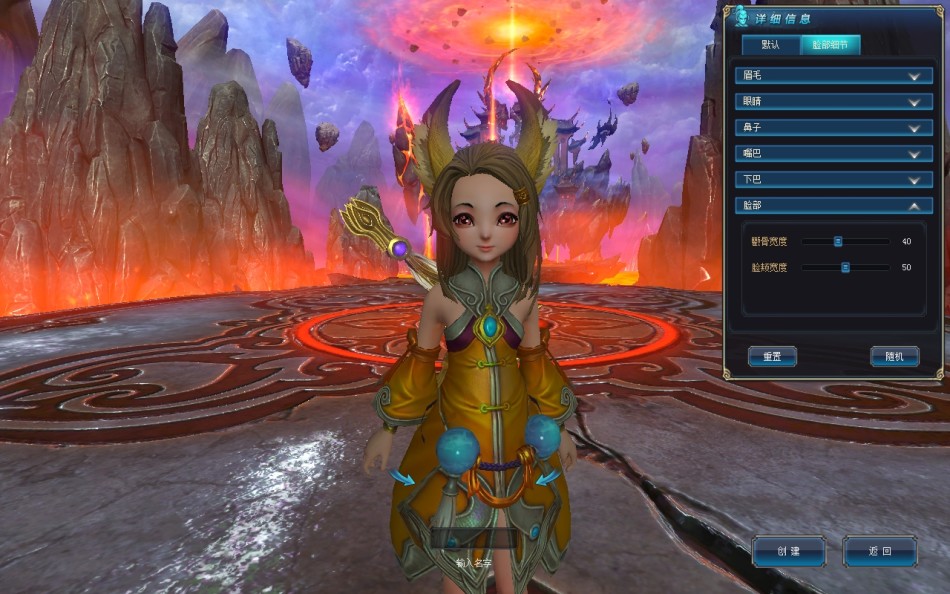Click the 颧骨宽度 cheekbone width slider
The height and width of the screenshot is (594, 950).
(x=839, y=241)
